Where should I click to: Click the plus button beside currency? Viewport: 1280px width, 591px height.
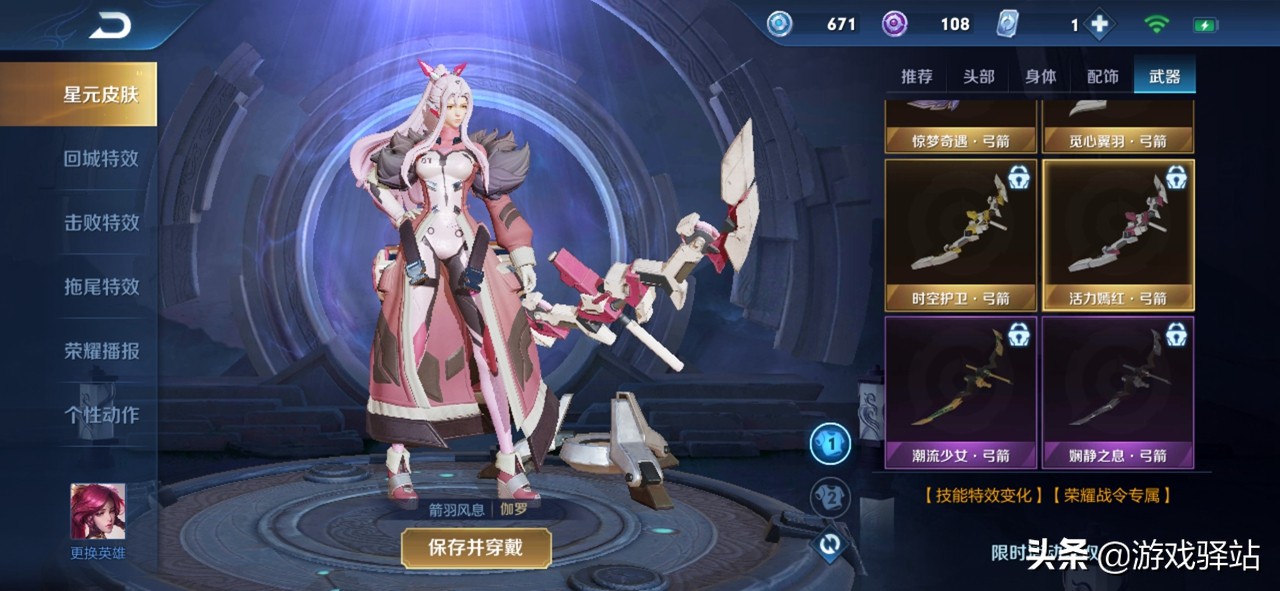pos(1100,25)
